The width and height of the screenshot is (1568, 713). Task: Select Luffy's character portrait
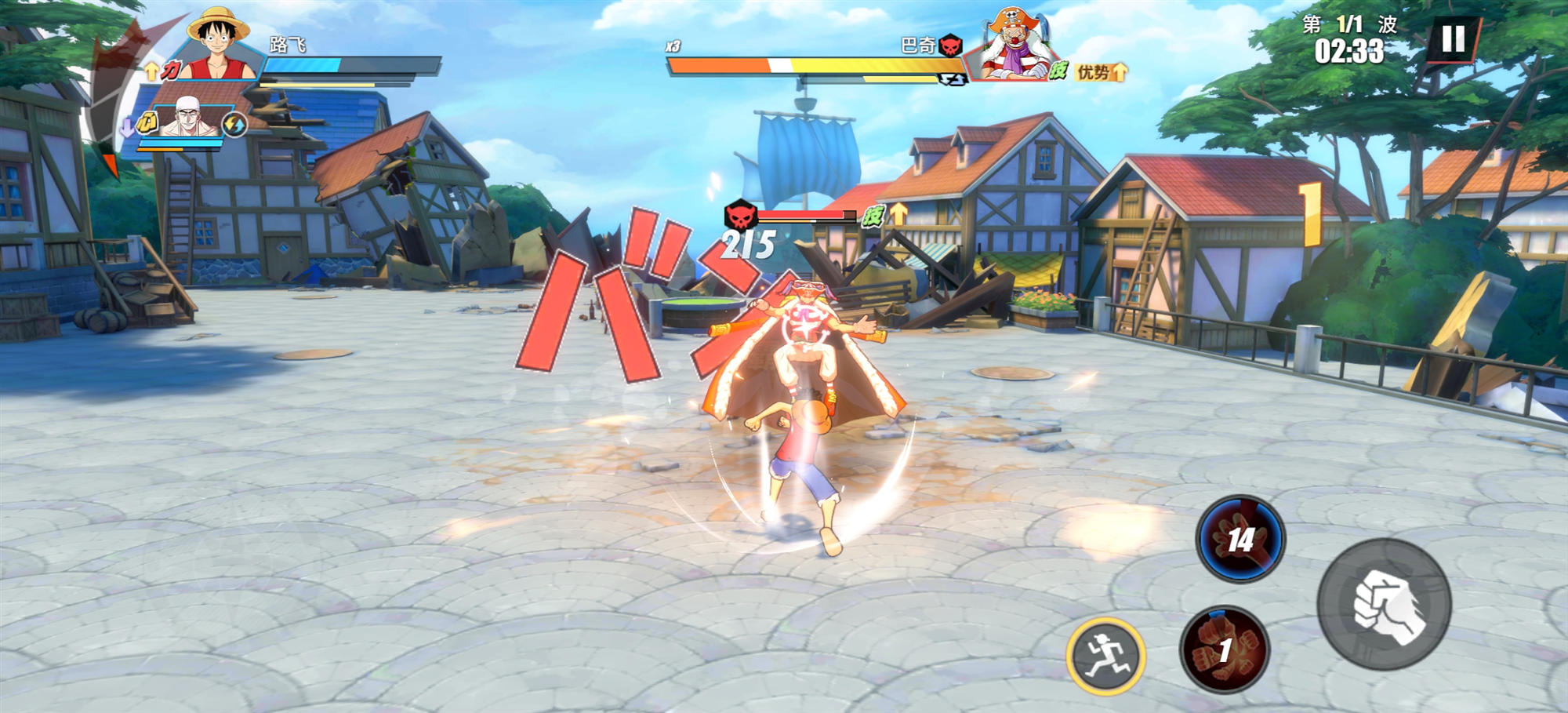coord(219,45)
